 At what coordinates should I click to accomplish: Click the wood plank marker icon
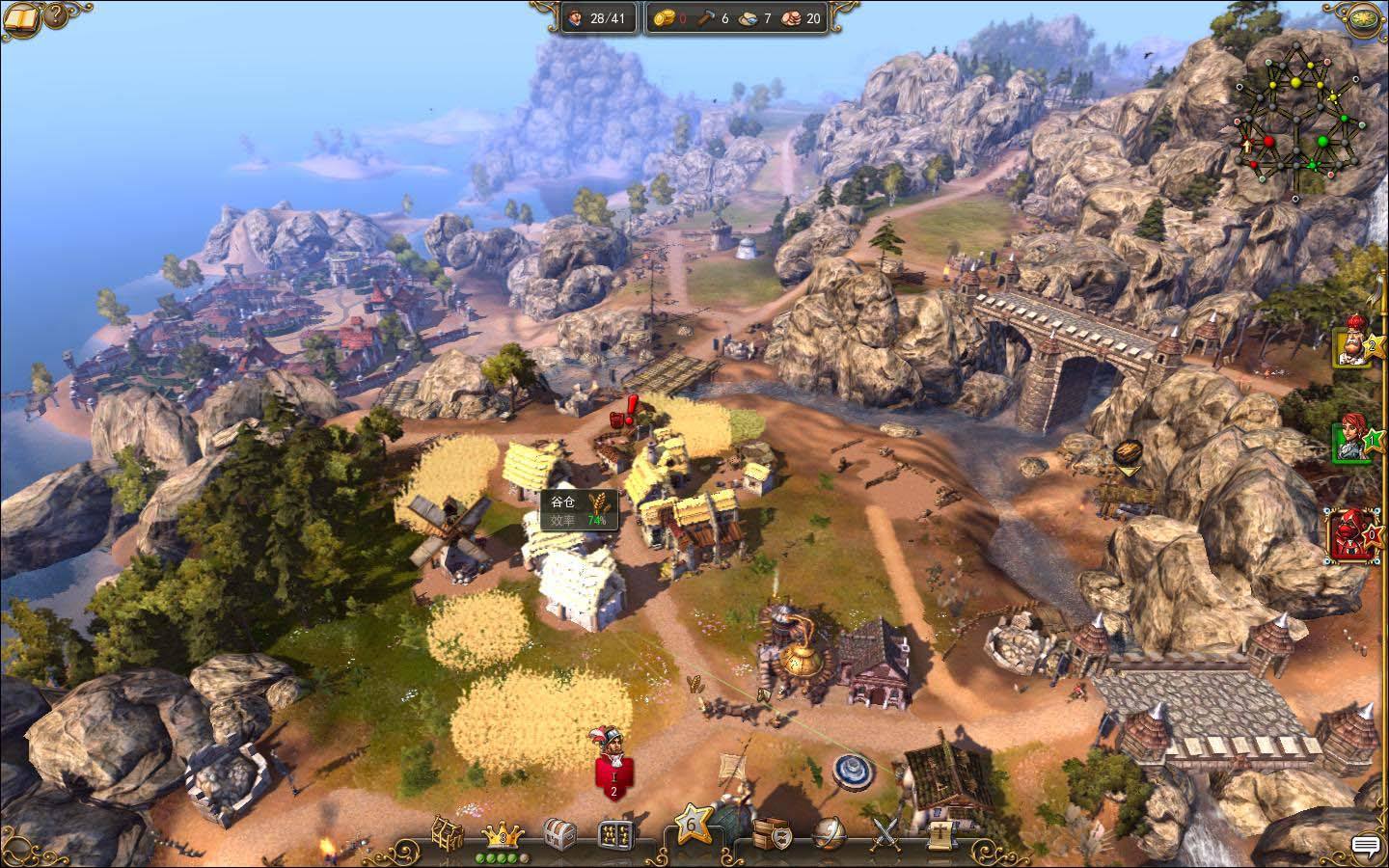click(x=1127, y=453)
